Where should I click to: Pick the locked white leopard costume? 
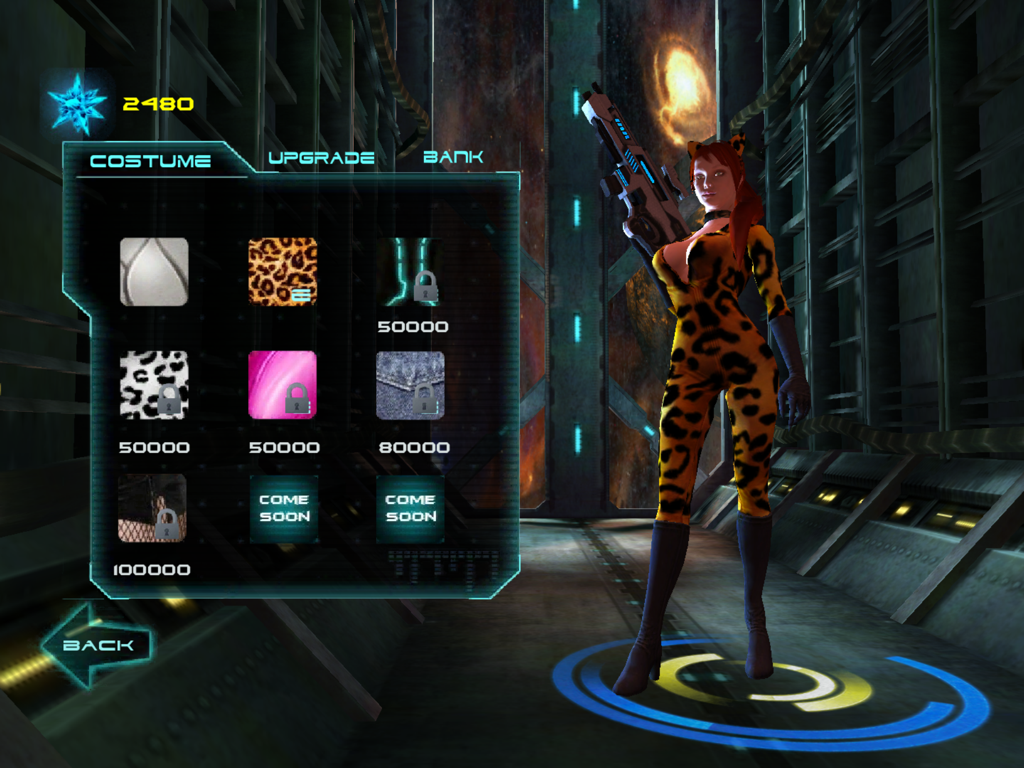(x=154, y=385)
